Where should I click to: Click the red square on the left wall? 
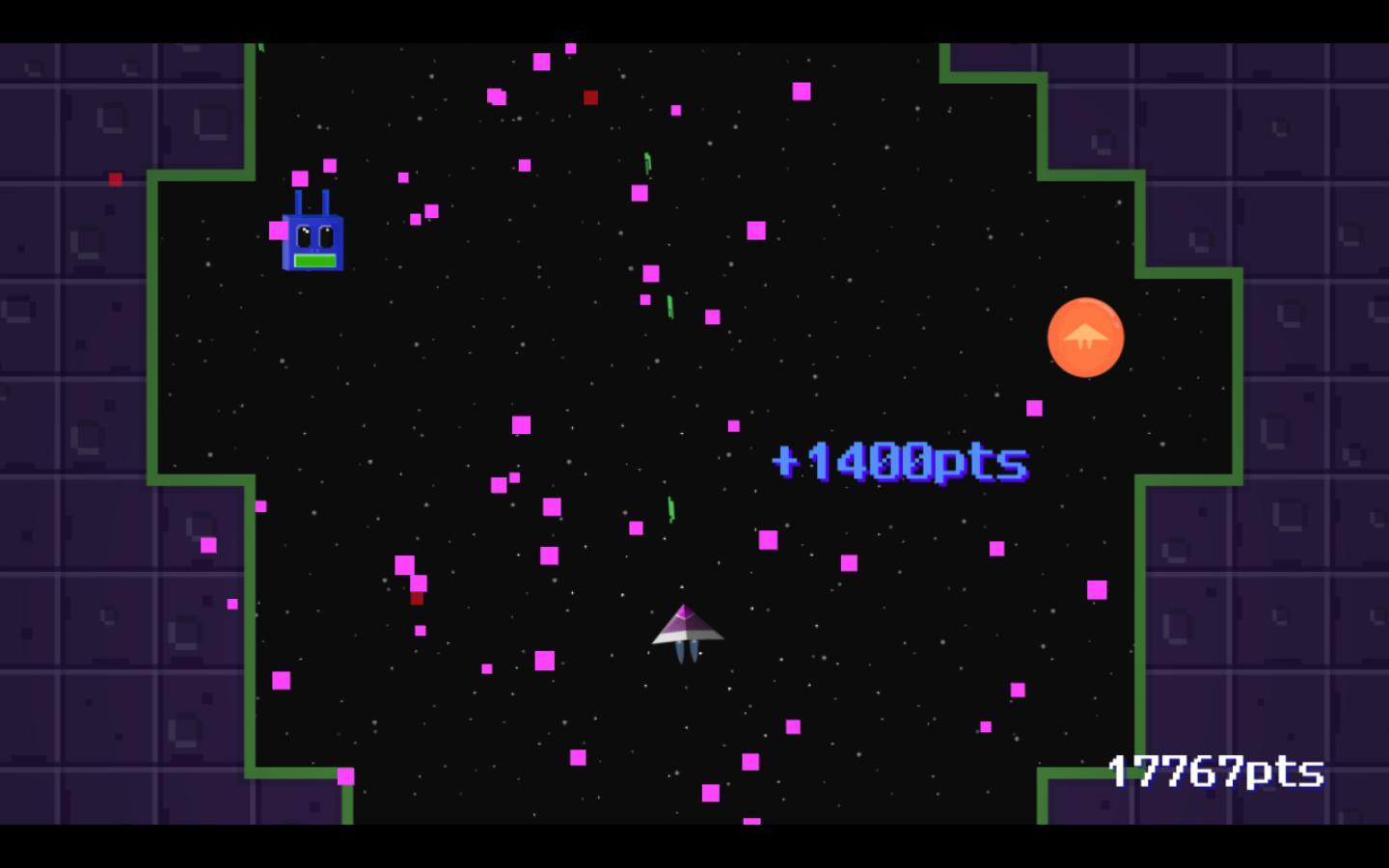117,178
